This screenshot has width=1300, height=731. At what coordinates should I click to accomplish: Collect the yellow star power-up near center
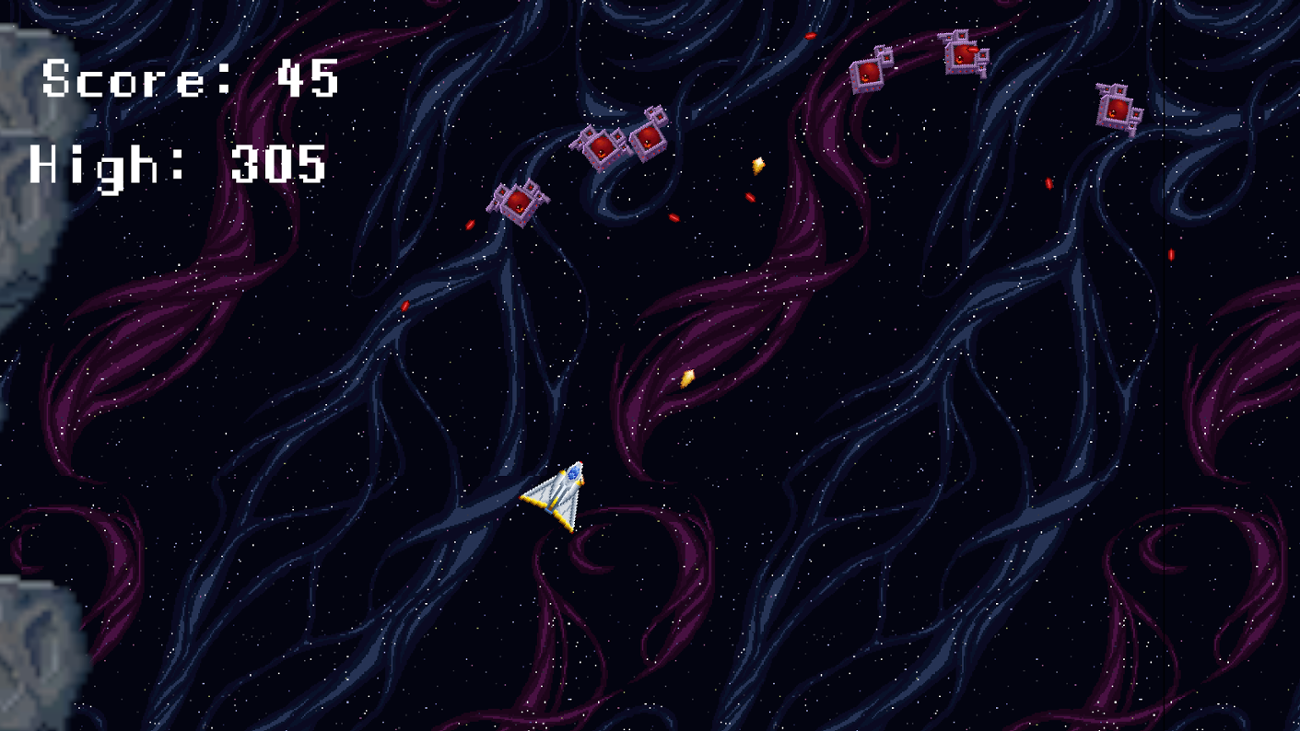(x=686, y=377)
